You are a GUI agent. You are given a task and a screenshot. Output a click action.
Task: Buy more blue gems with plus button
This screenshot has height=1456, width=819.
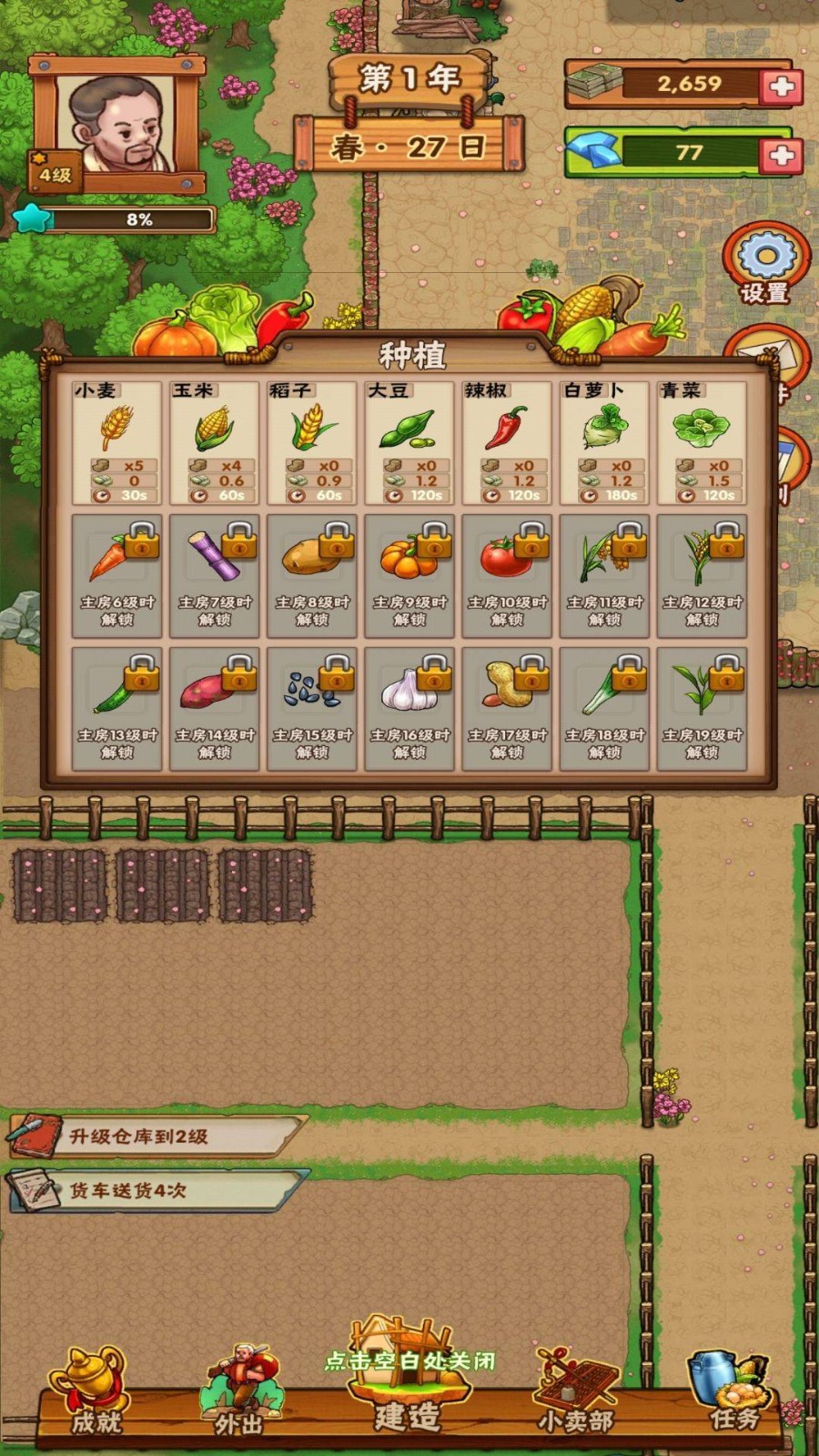click(782, 155)
